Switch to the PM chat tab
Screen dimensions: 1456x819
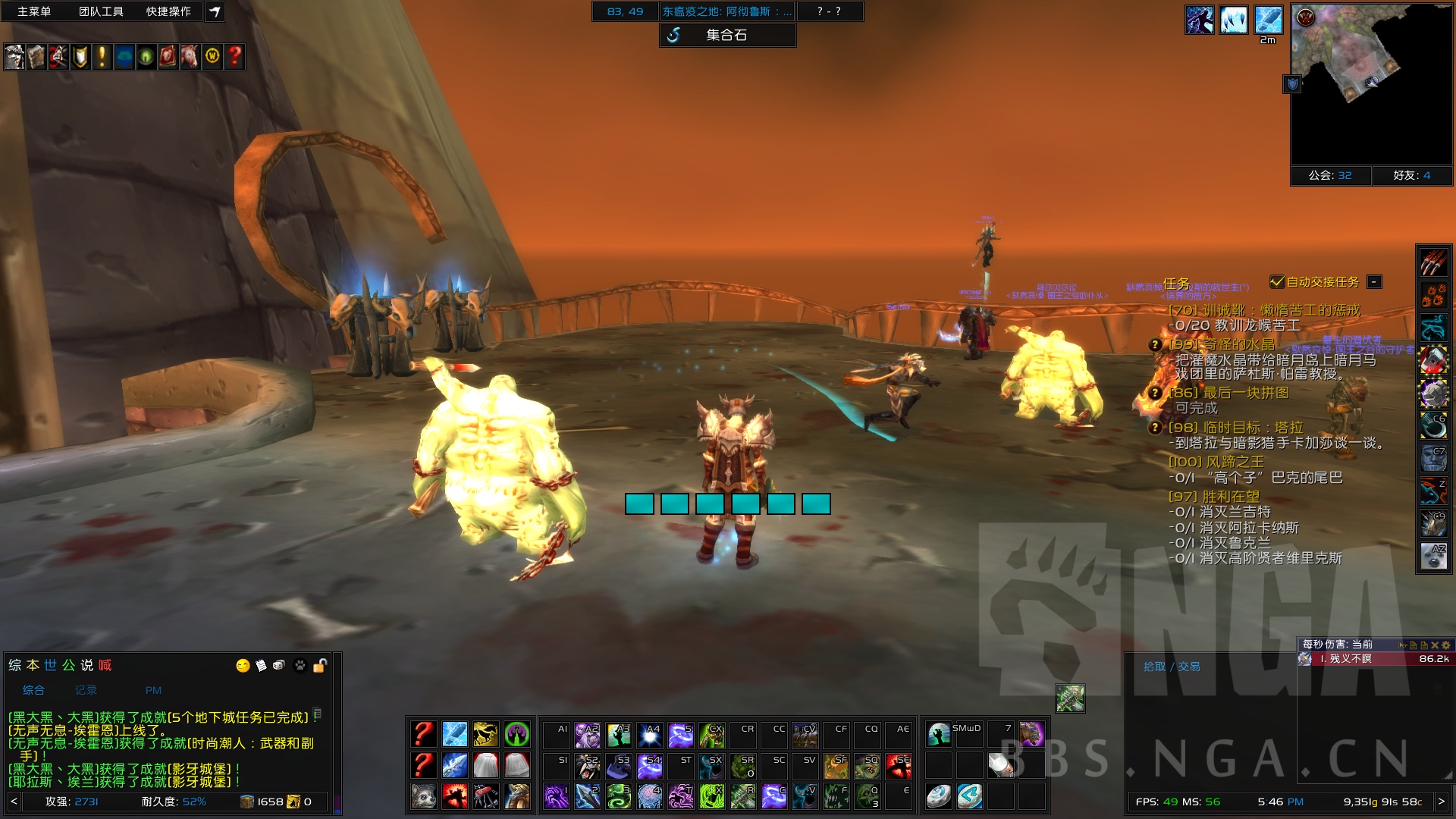153,690
